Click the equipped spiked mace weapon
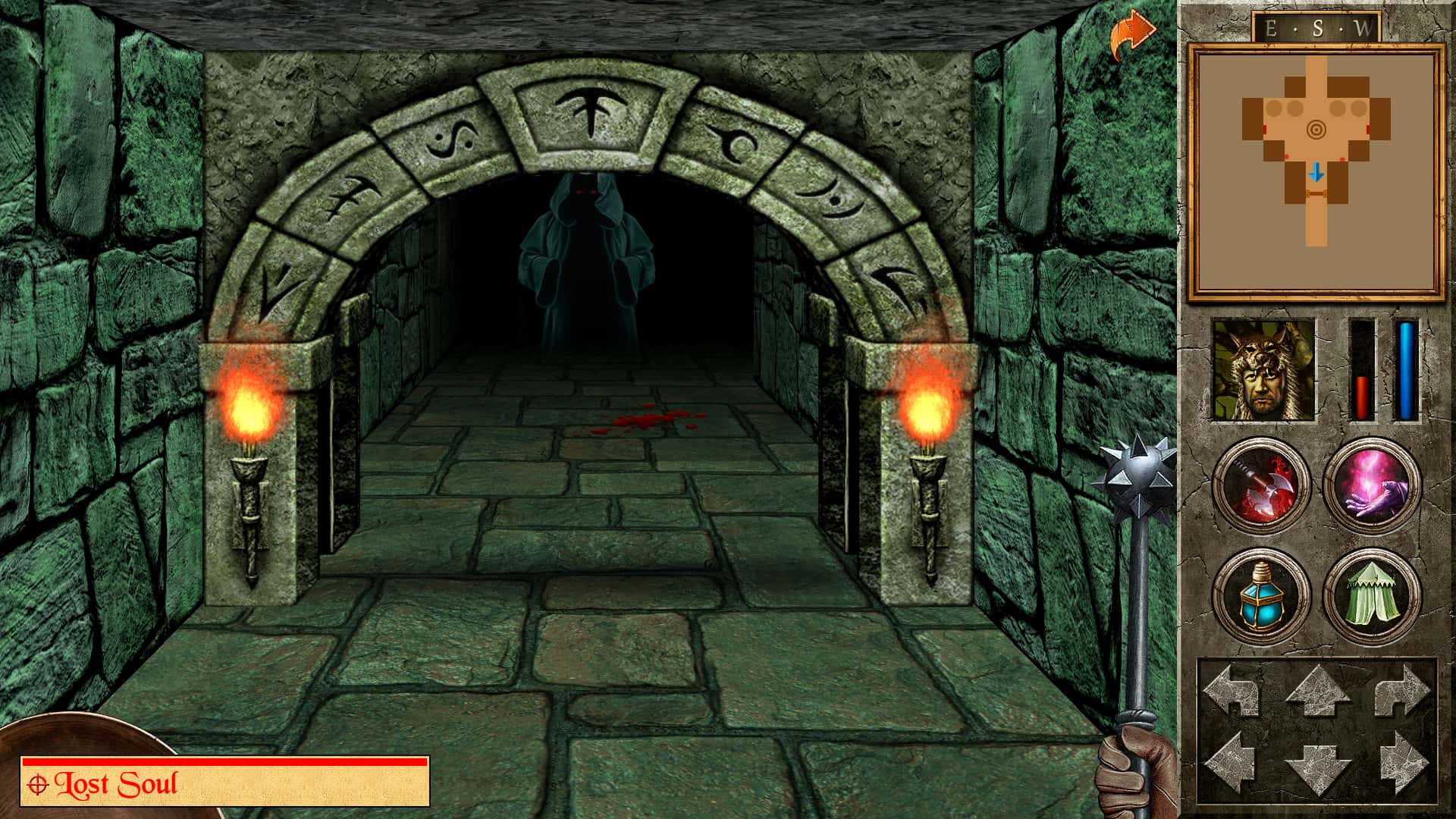The width and height of the screenshot is (1456, 819). point(1136,470)
